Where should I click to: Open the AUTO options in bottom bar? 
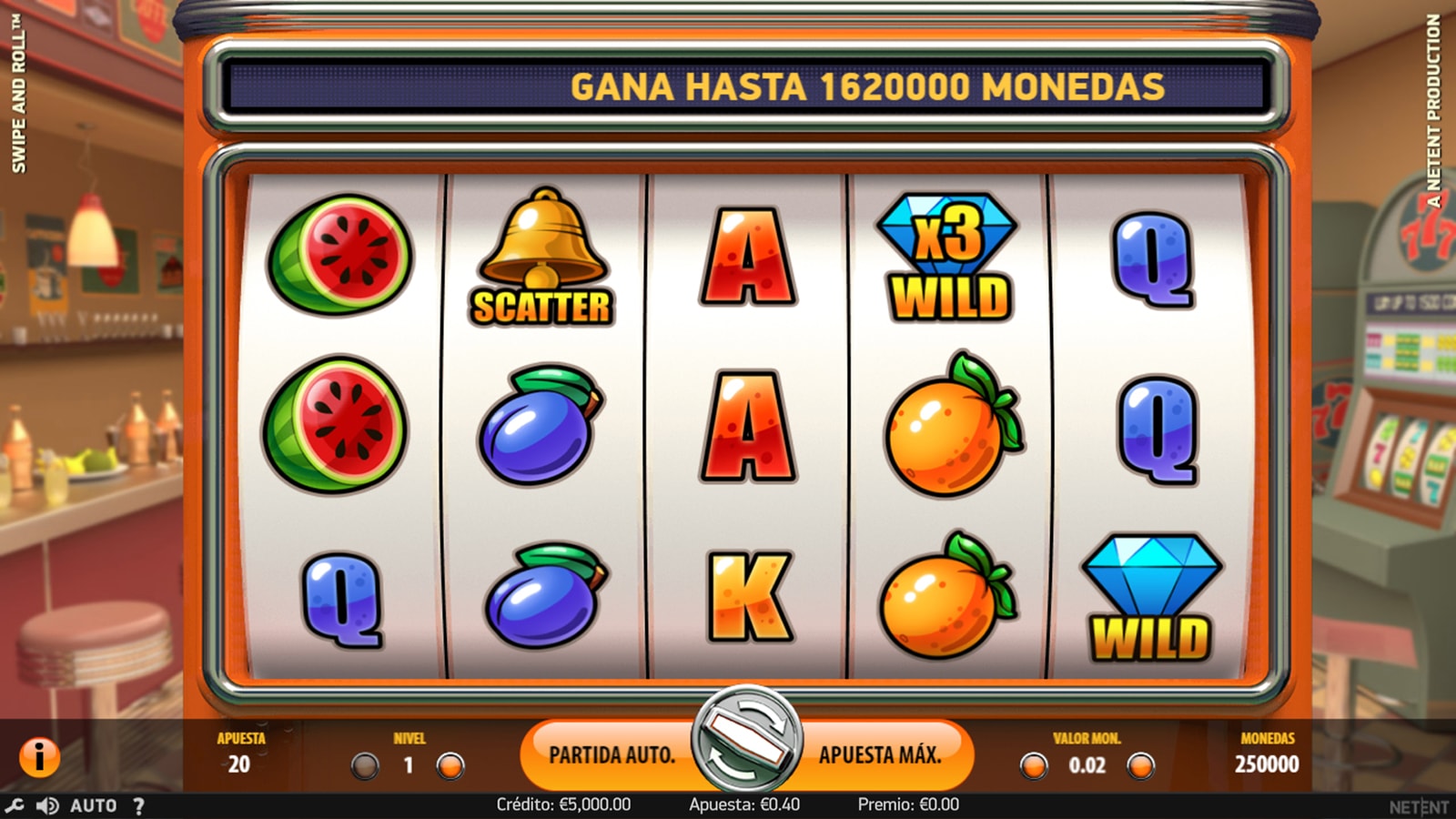(93, 805)
